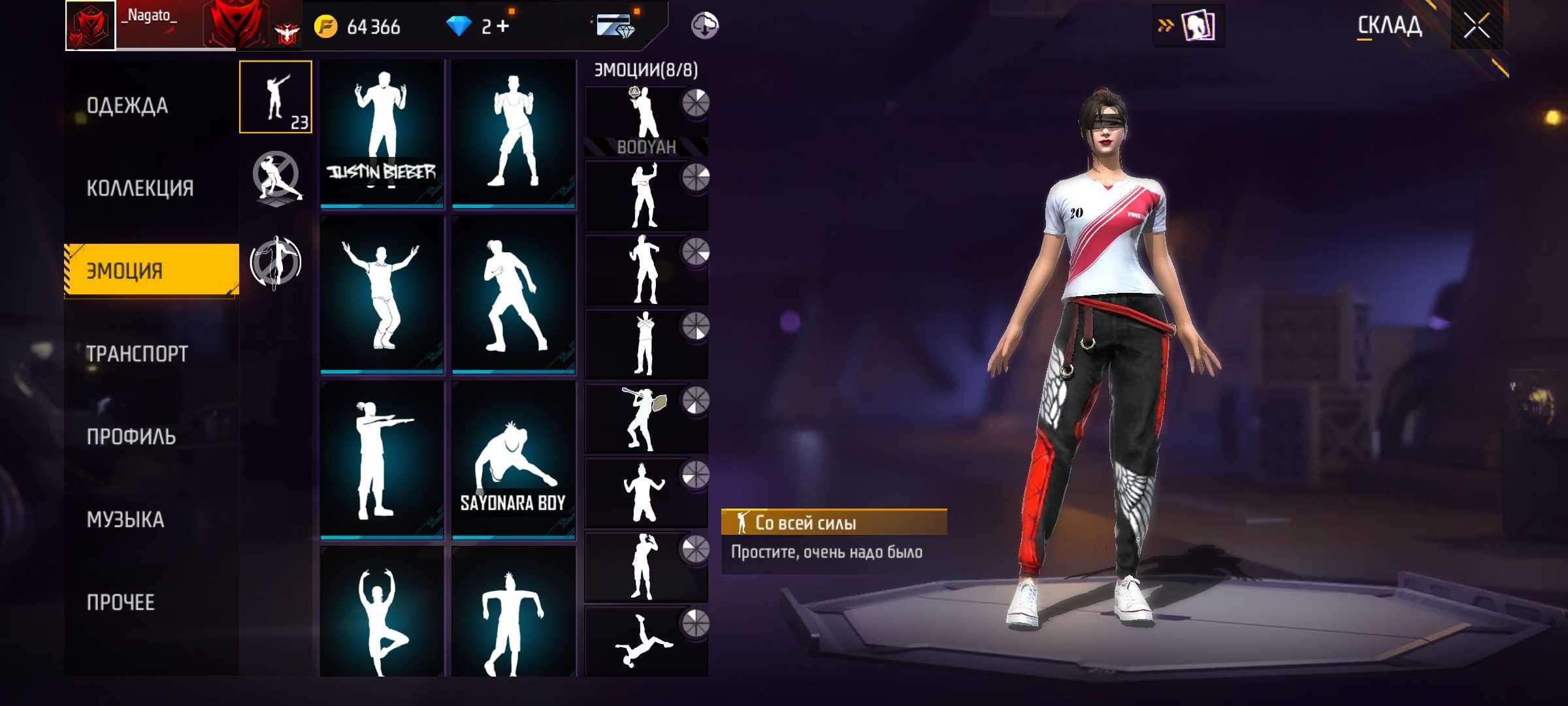This screenshot has height=706, width=1568.
Task: Click the BOOYAH equipped emote slot
Action: pyautogui.click(x=645, y=121)
